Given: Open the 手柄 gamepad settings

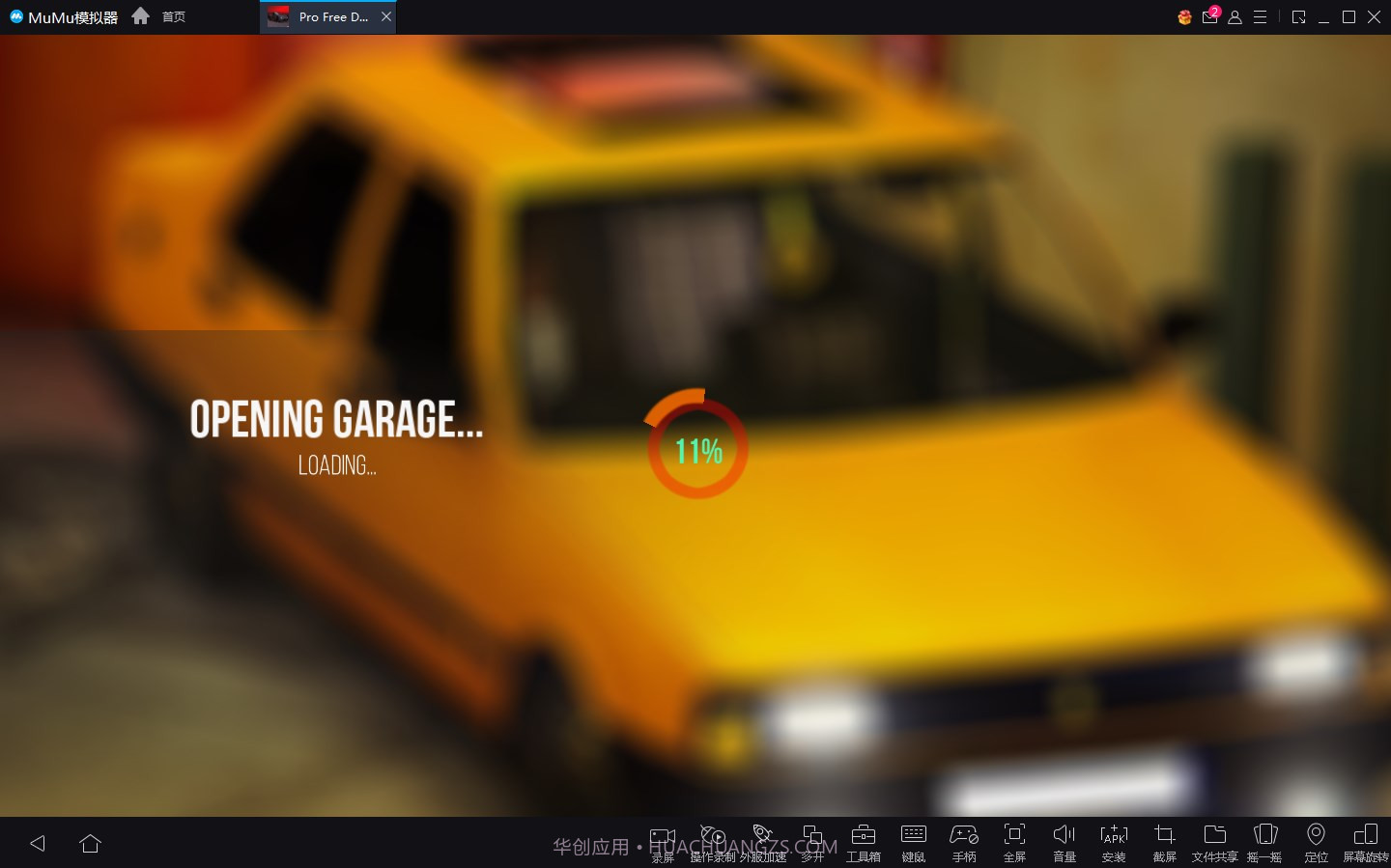Looking at the screenshot, I should [963, 838].
